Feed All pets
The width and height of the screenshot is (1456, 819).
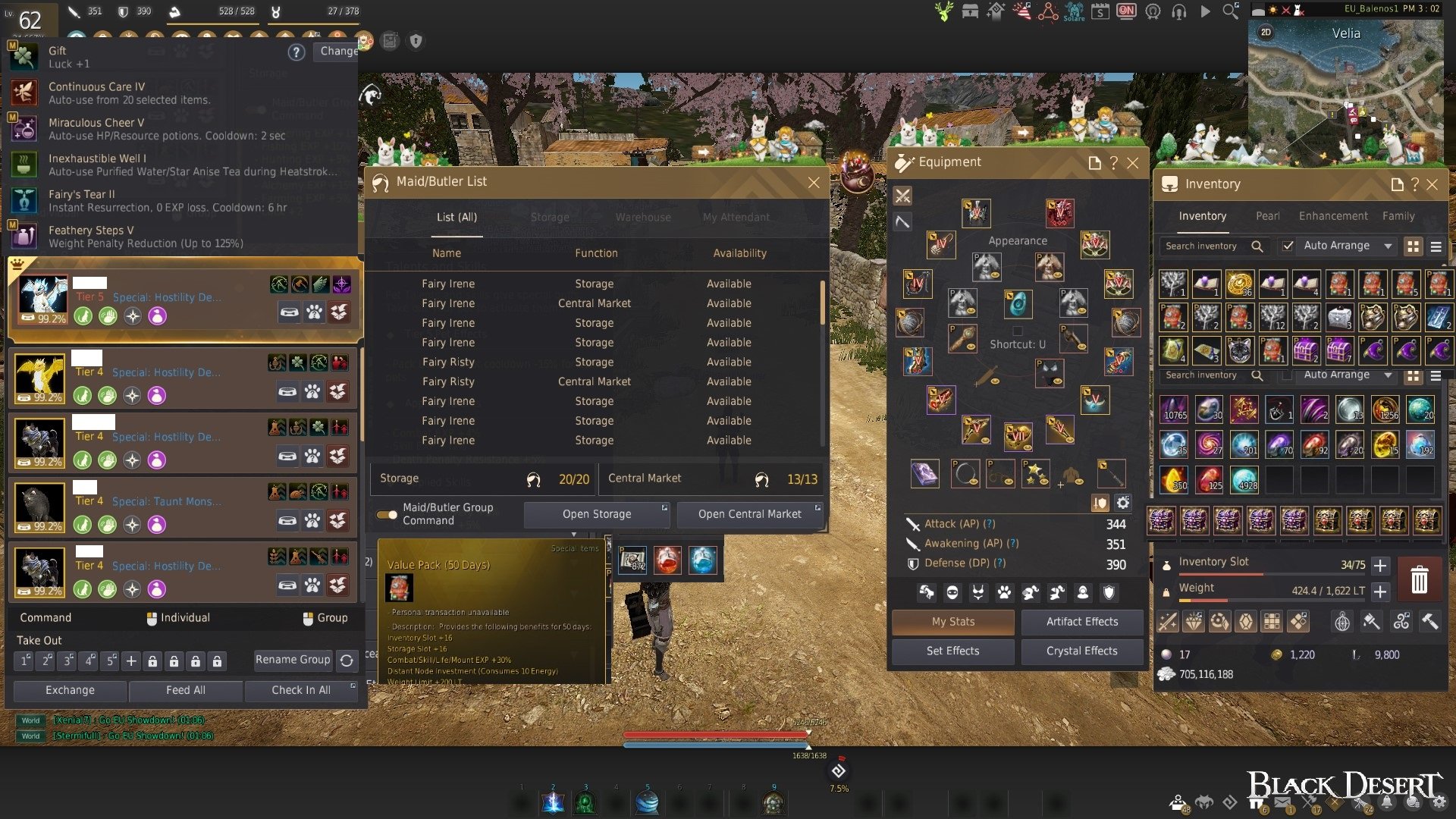coord(186,691)
